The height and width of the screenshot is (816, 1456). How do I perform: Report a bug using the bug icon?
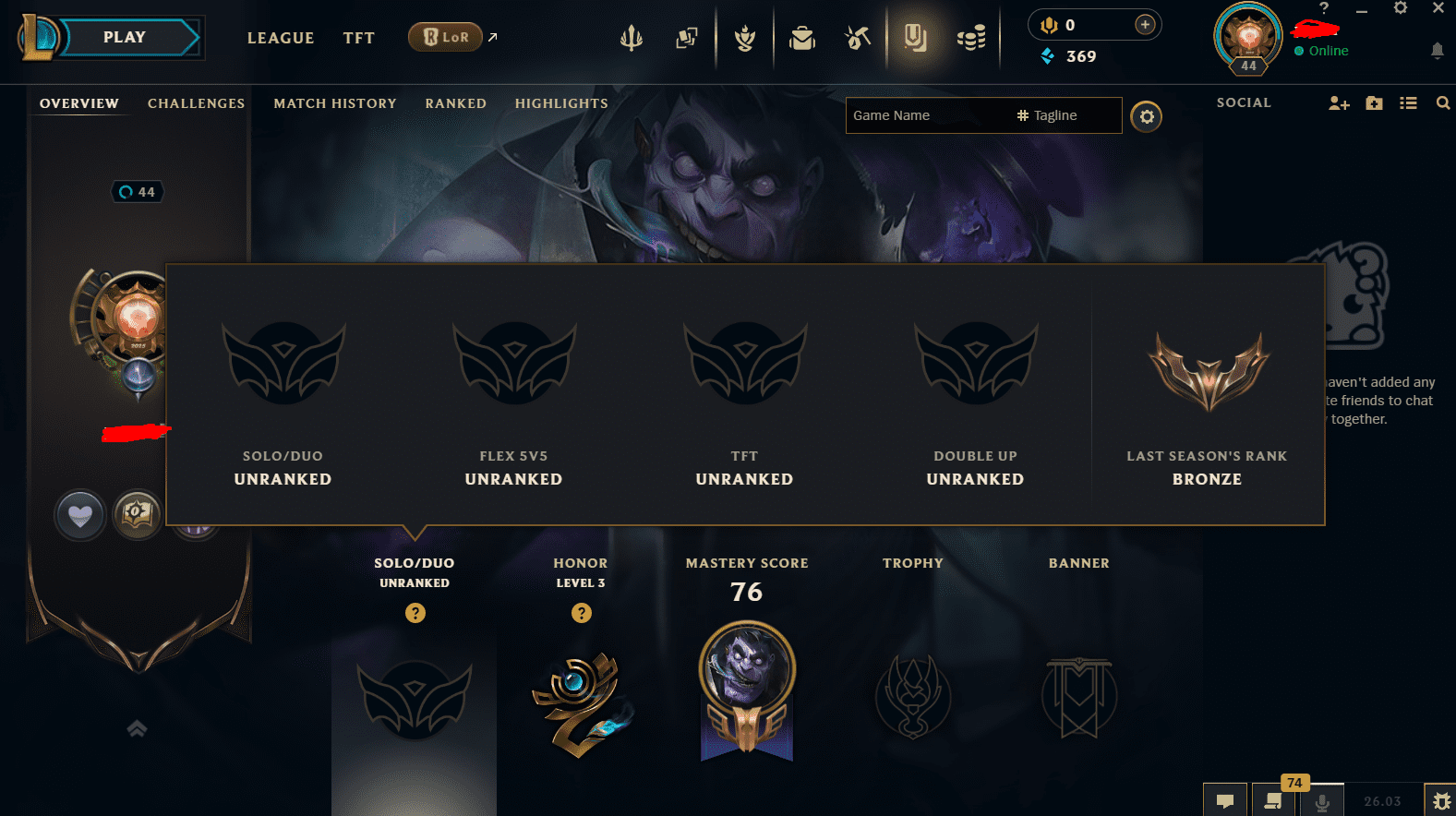click(1442, 800)
